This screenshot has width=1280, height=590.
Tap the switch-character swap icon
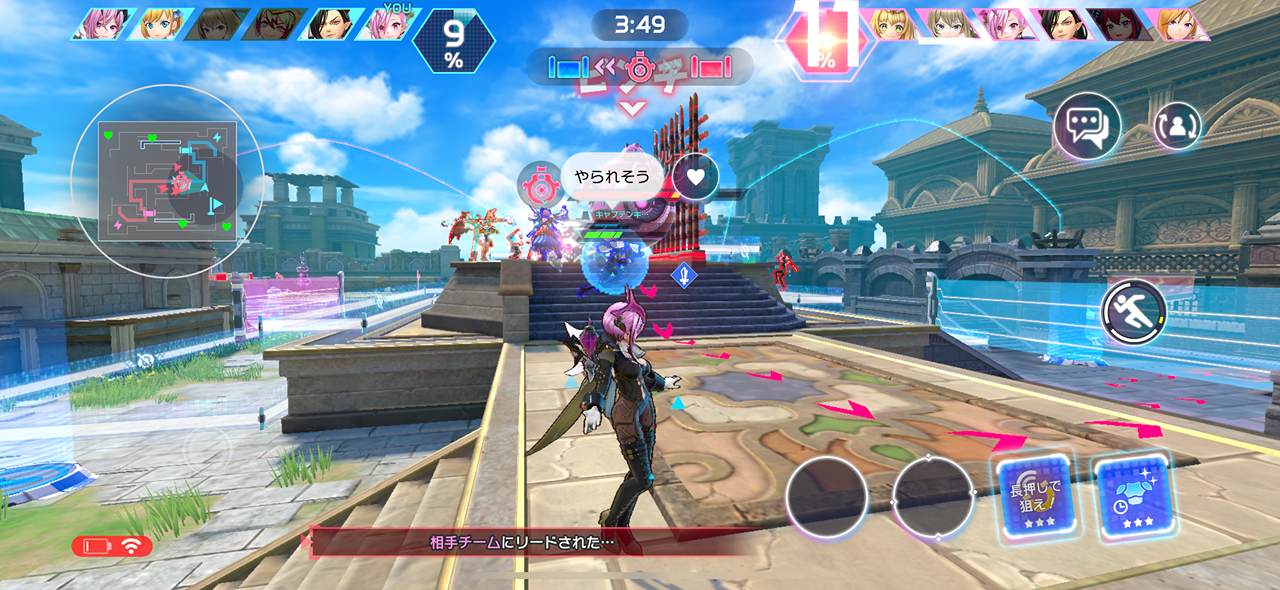(1177, 126)
